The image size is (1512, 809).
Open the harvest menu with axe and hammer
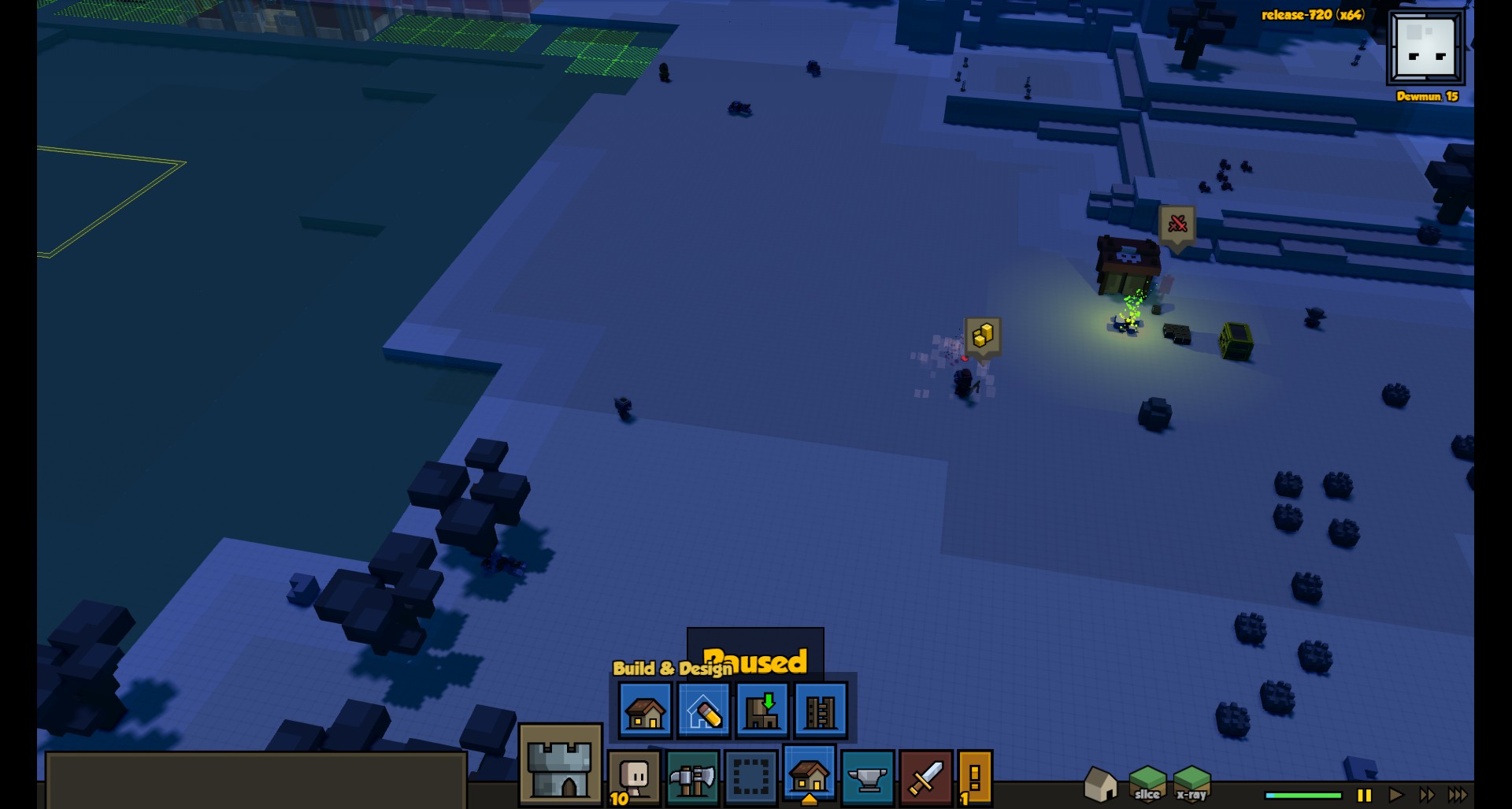pyautogui.click(x=692, y=778)
